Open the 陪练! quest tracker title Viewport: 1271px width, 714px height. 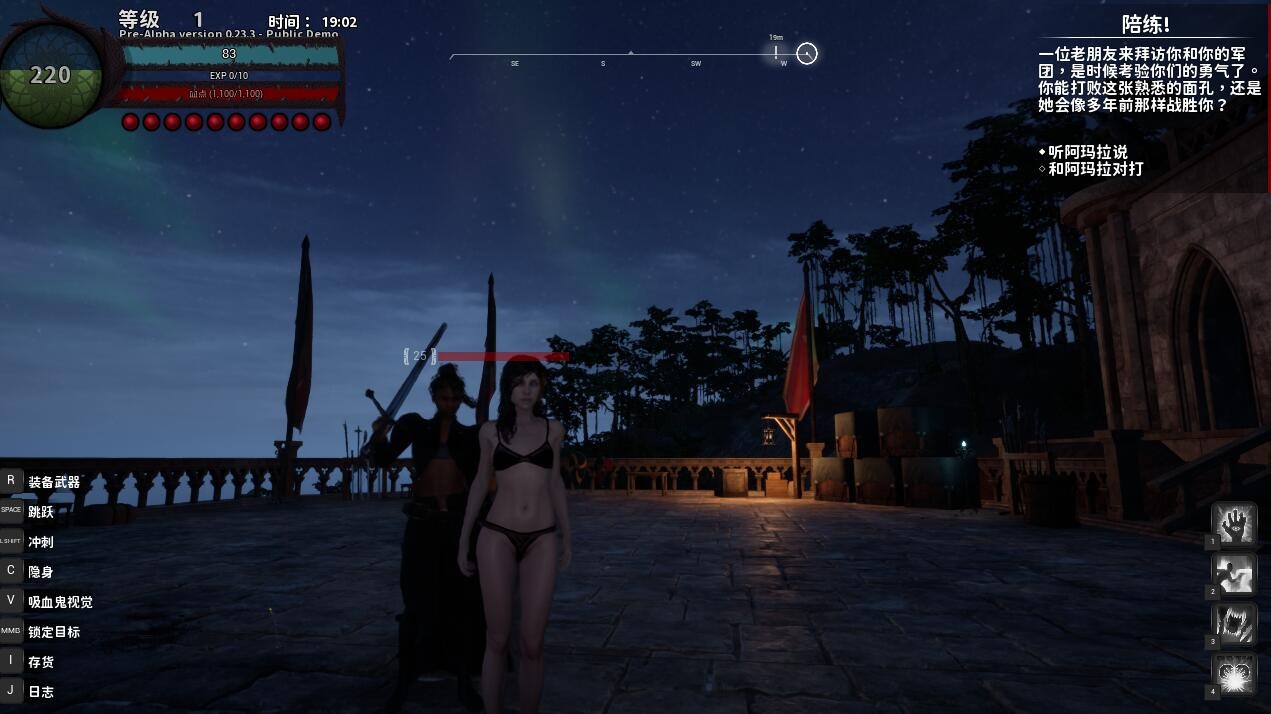(1146, 25)
